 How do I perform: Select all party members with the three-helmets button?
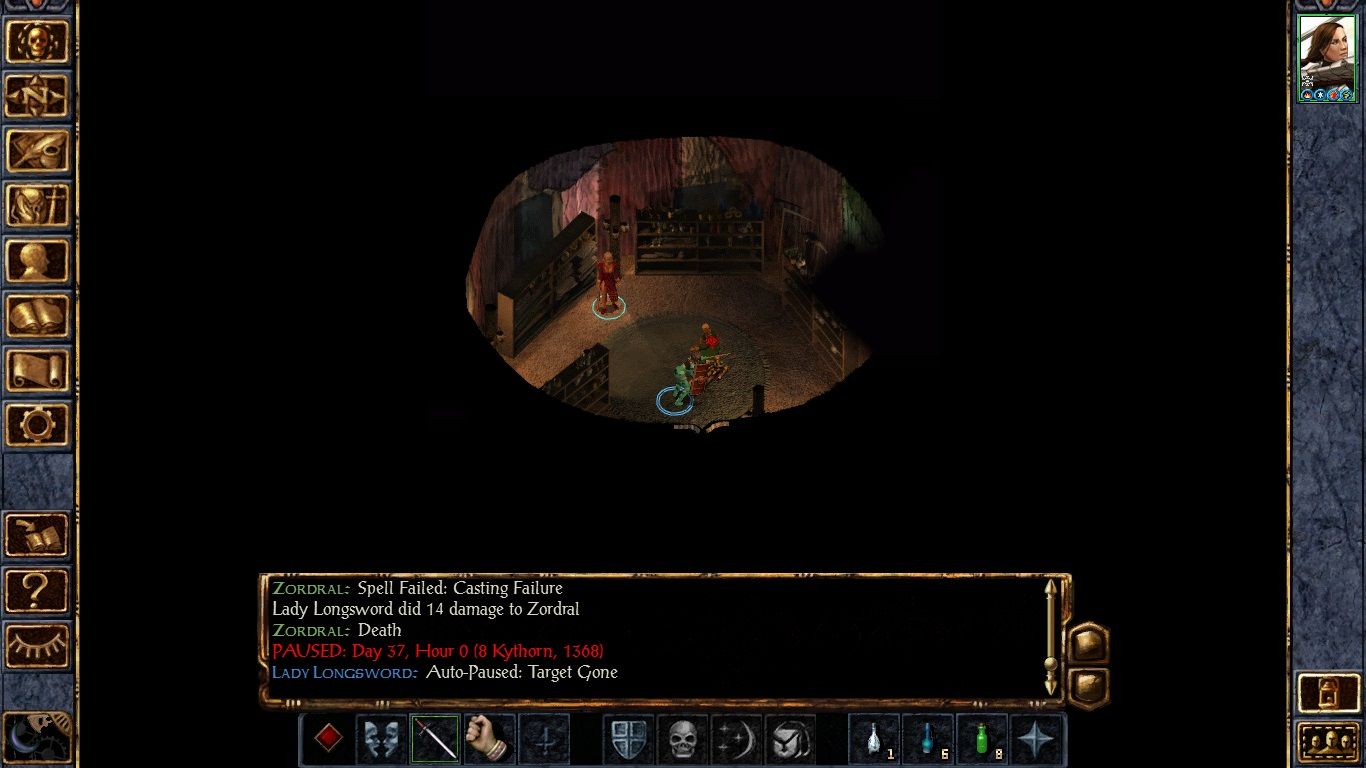[1327, 742]
